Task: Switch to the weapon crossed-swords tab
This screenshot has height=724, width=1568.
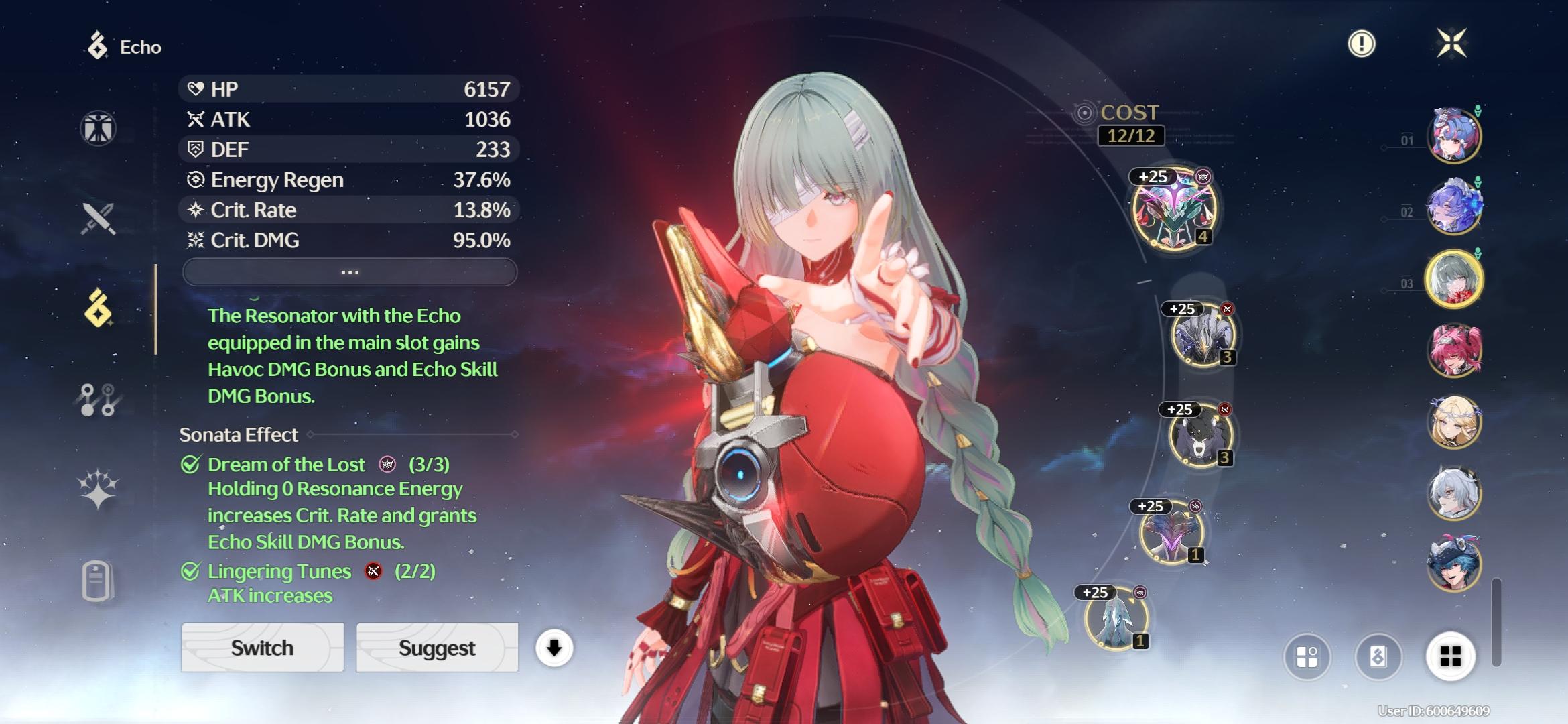Action: pos(99,219)
